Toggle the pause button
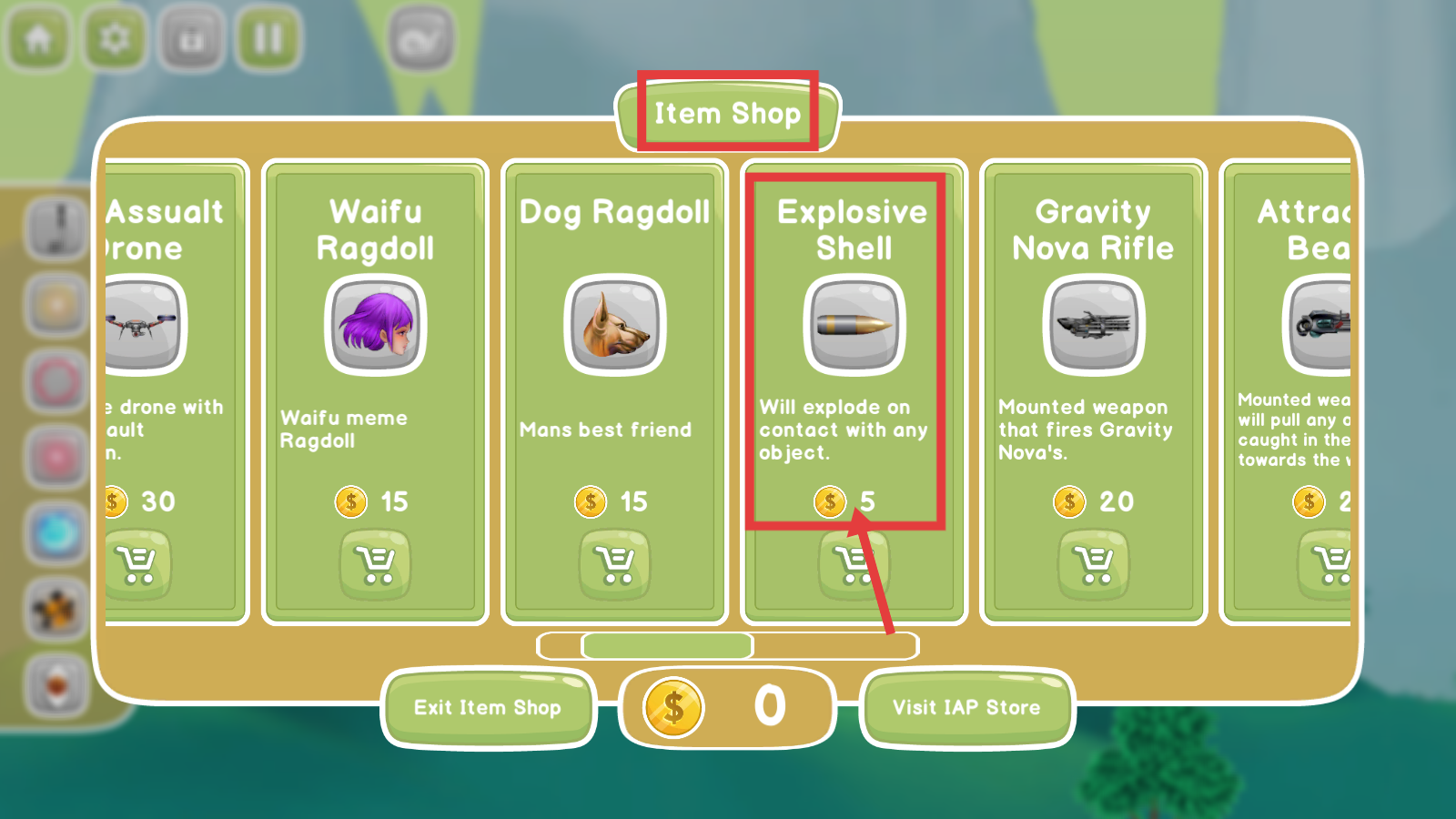 (268, 38)
